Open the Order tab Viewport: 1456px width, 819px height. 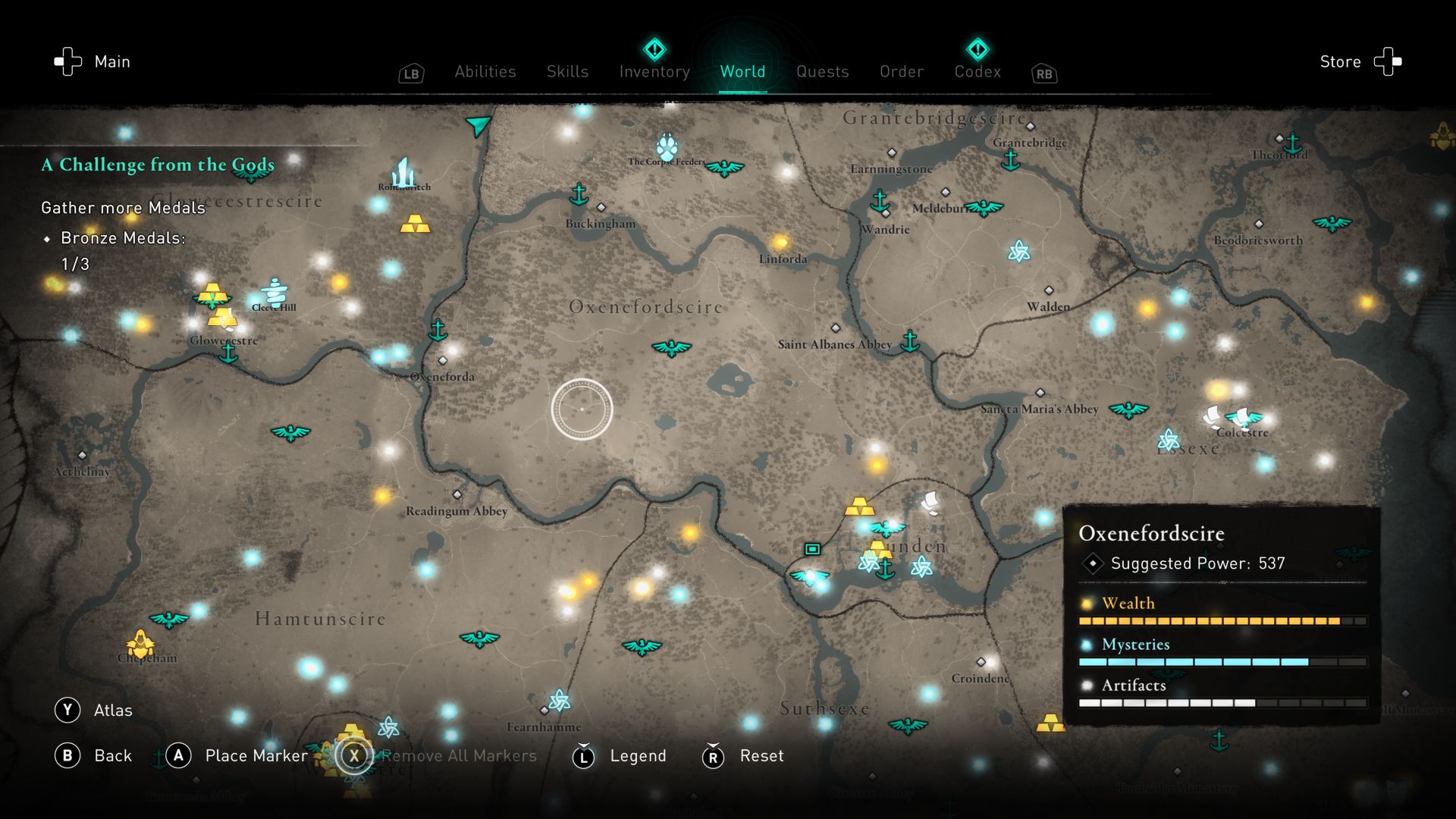(902, 72)
